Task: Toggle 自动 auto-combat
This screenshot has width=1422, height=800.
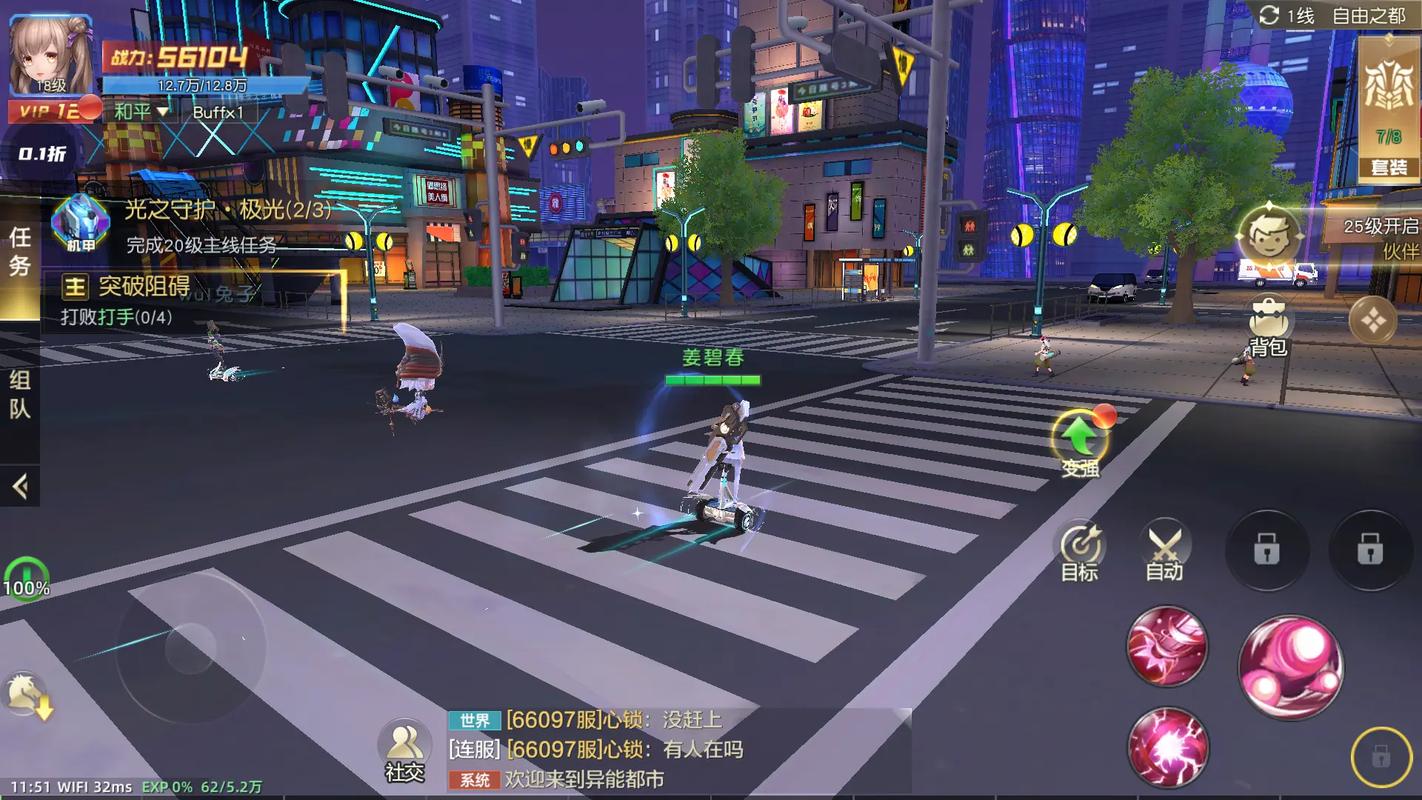Action: tap(1164, 552)
